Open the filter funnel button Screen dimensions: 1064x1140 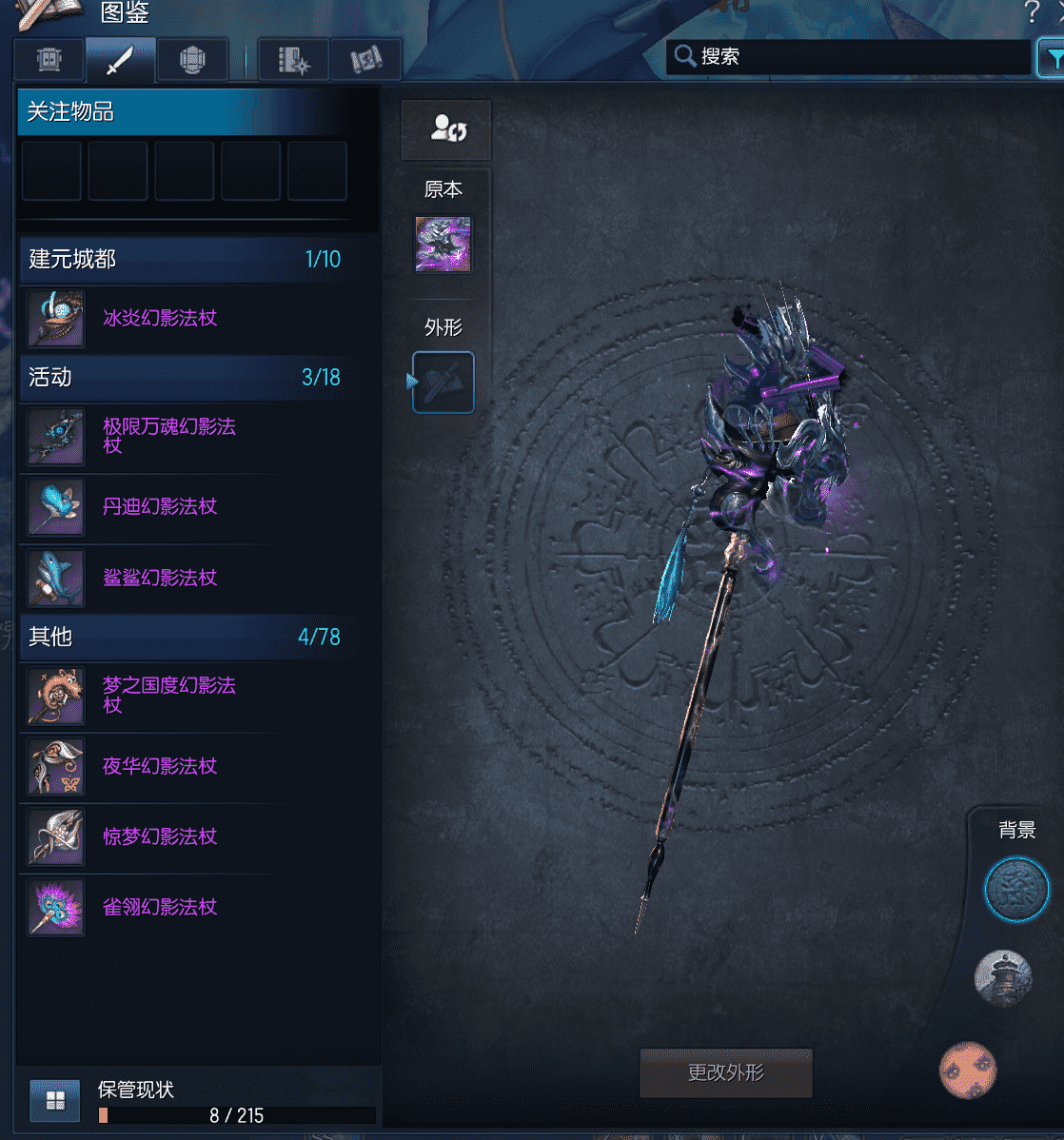[x=1052, y=59]
